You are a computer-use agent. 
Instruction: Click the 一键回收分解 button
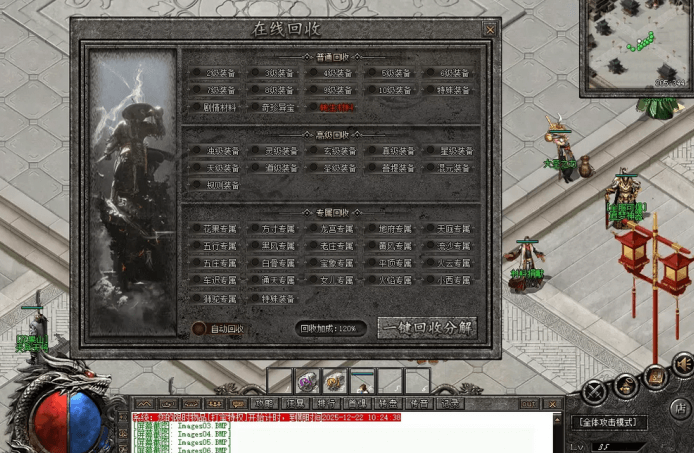pos(427,328)
